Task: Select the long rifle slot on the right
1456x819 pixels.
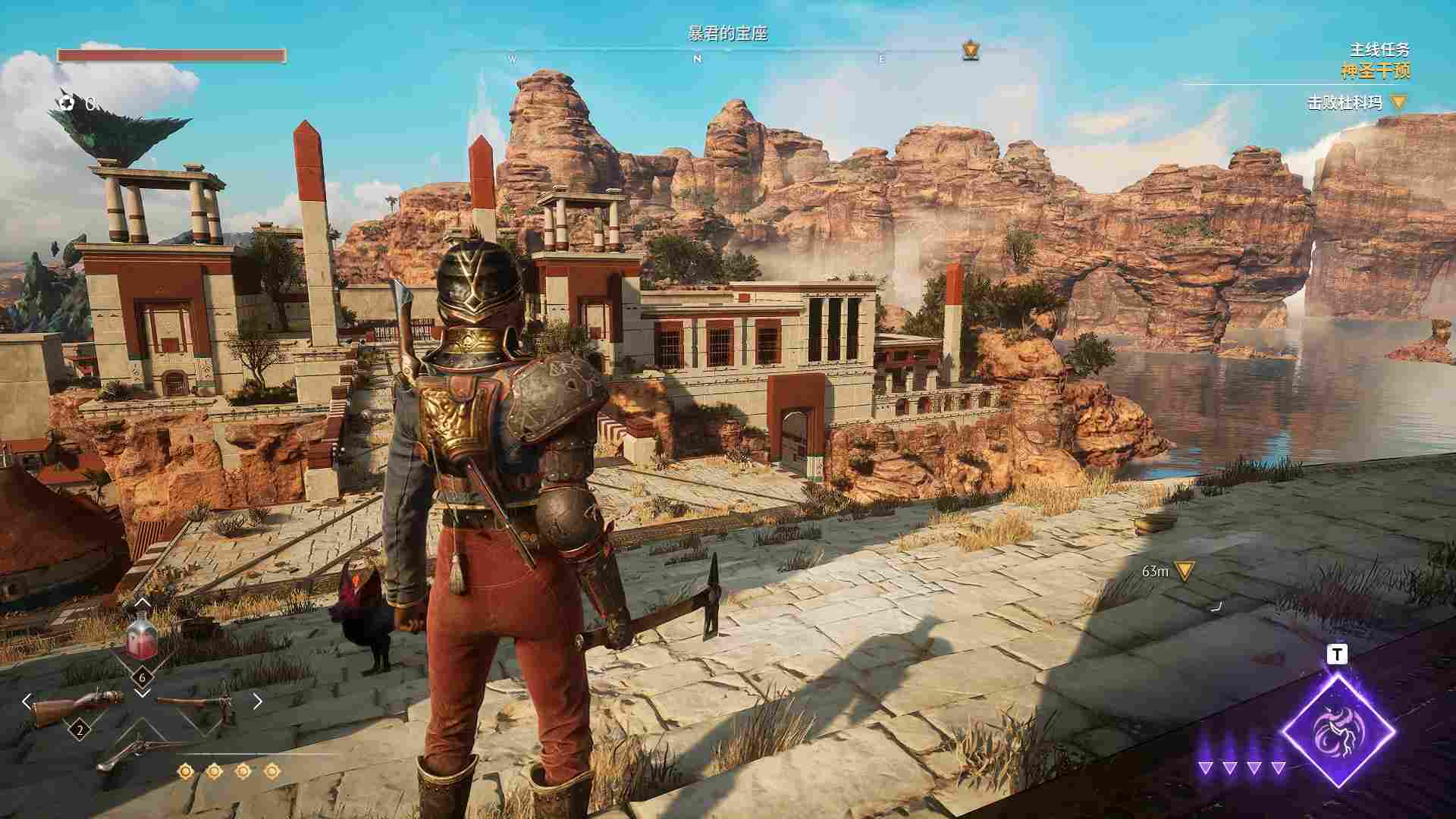Action: pyautogui.click(x=199, y=703)
